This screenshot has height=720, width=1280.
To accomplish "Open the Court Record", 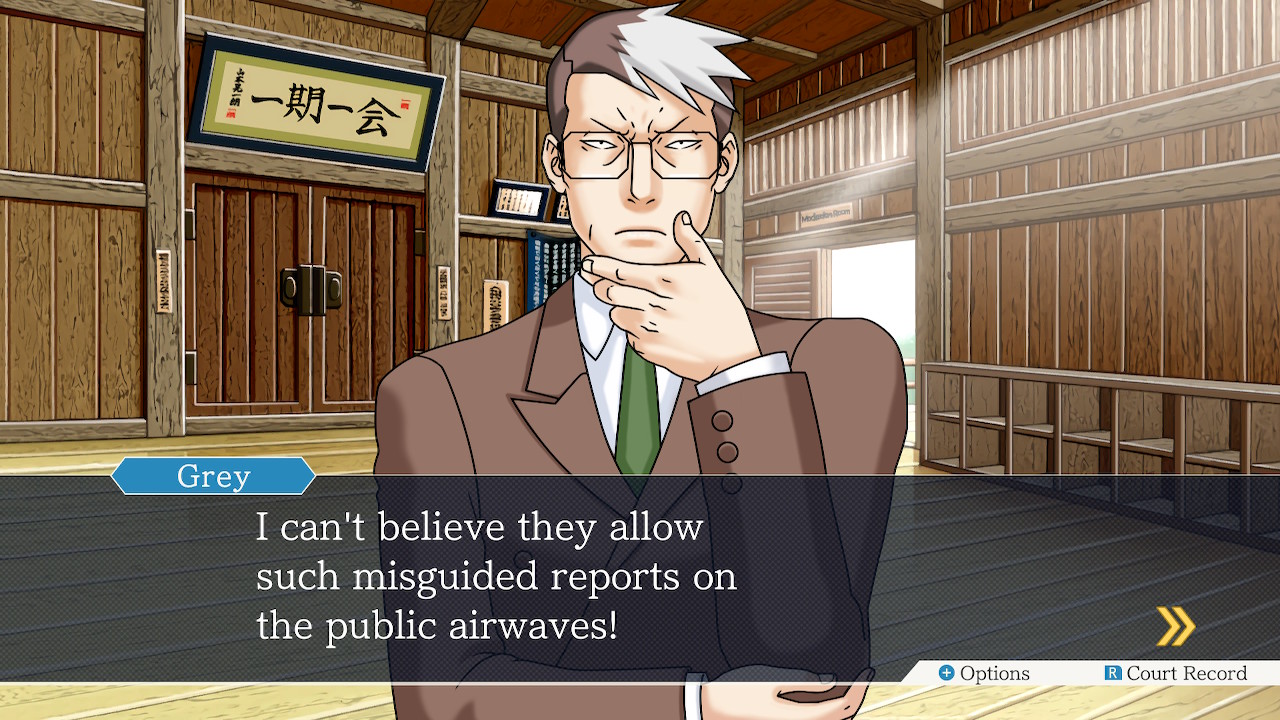I will coord(1175,673).
